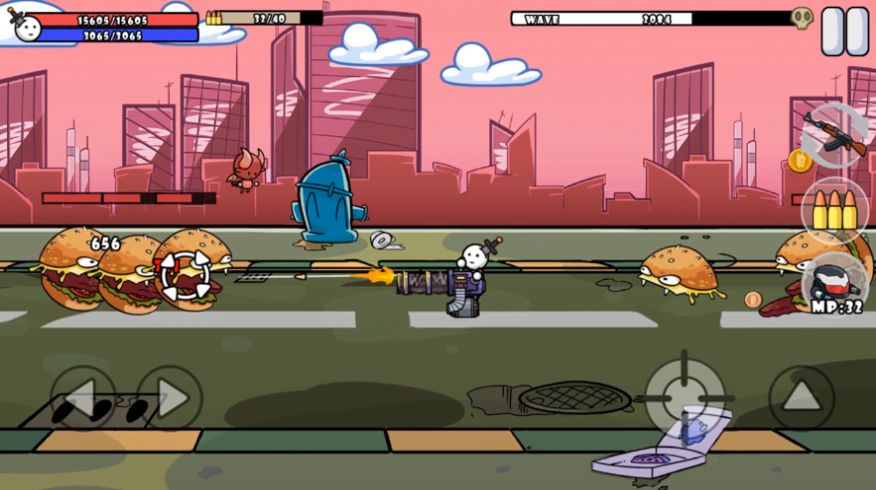Screen dimensions: 876x490
Task: Jump using the up arrow button
Action: pos(801,398)
